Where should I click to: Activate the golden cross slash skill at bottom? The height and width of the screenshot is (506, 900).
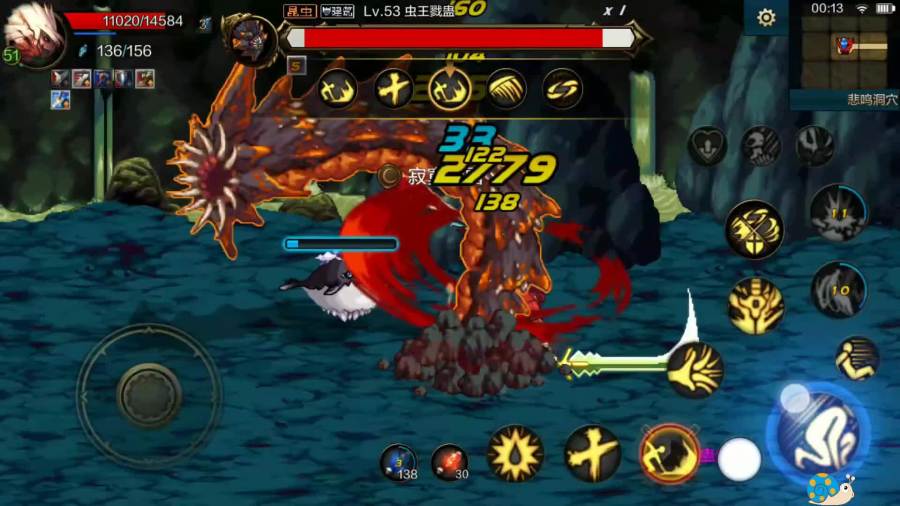(x=592, y=453)
